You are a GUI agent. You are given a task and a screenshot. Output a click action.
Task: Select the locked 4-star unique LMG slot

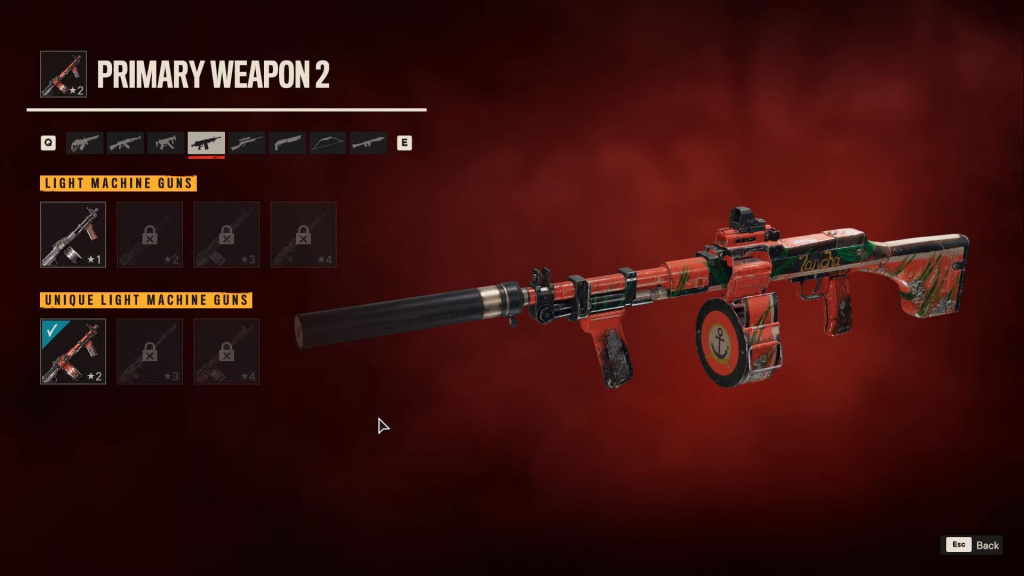[227, 351]
